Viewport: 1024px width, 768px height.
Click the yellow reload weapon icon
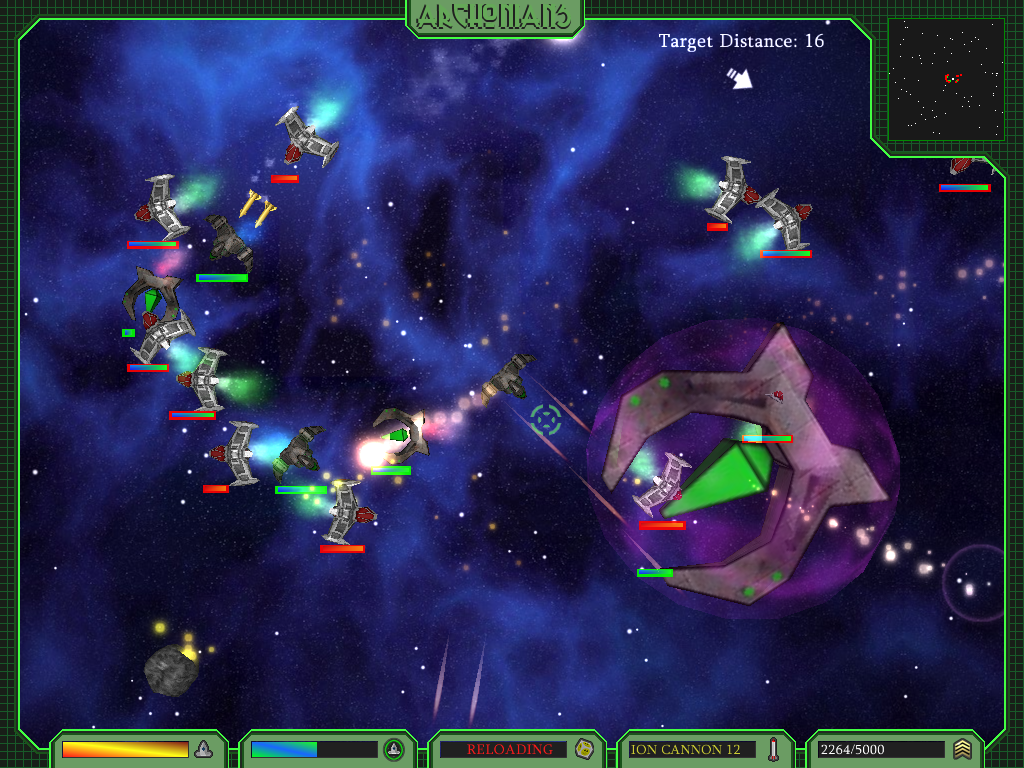click(x=585, y=749)
